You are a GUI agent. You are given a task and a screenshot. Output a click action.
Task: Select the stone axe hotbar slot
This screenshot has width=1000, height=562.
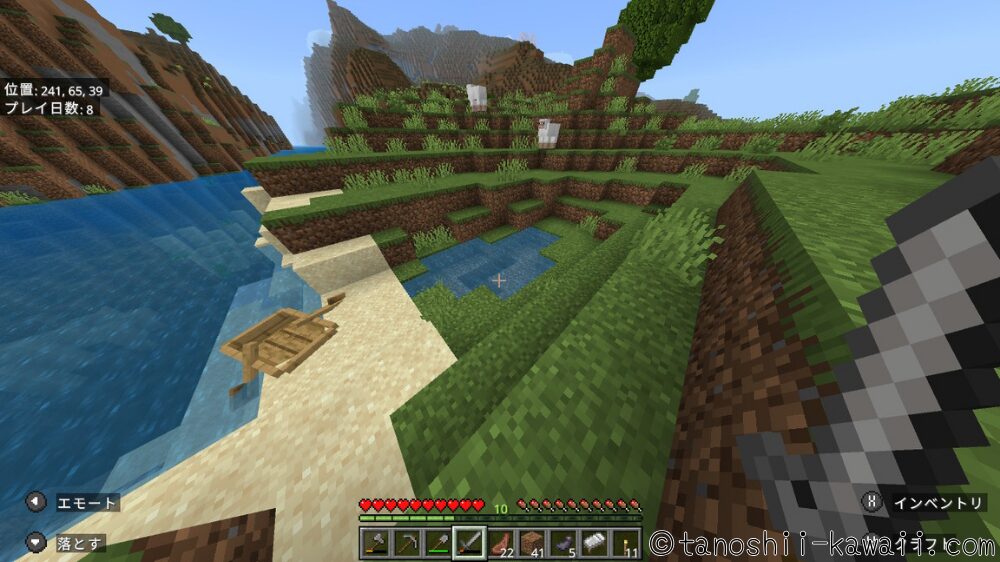pyautogui.click(x=375, y=543)
